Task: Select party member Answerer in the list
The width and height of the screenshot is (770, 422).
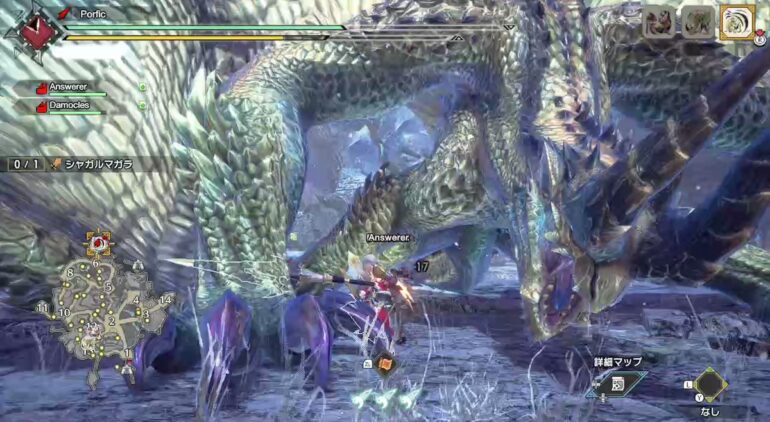Action: click(67, 87)
